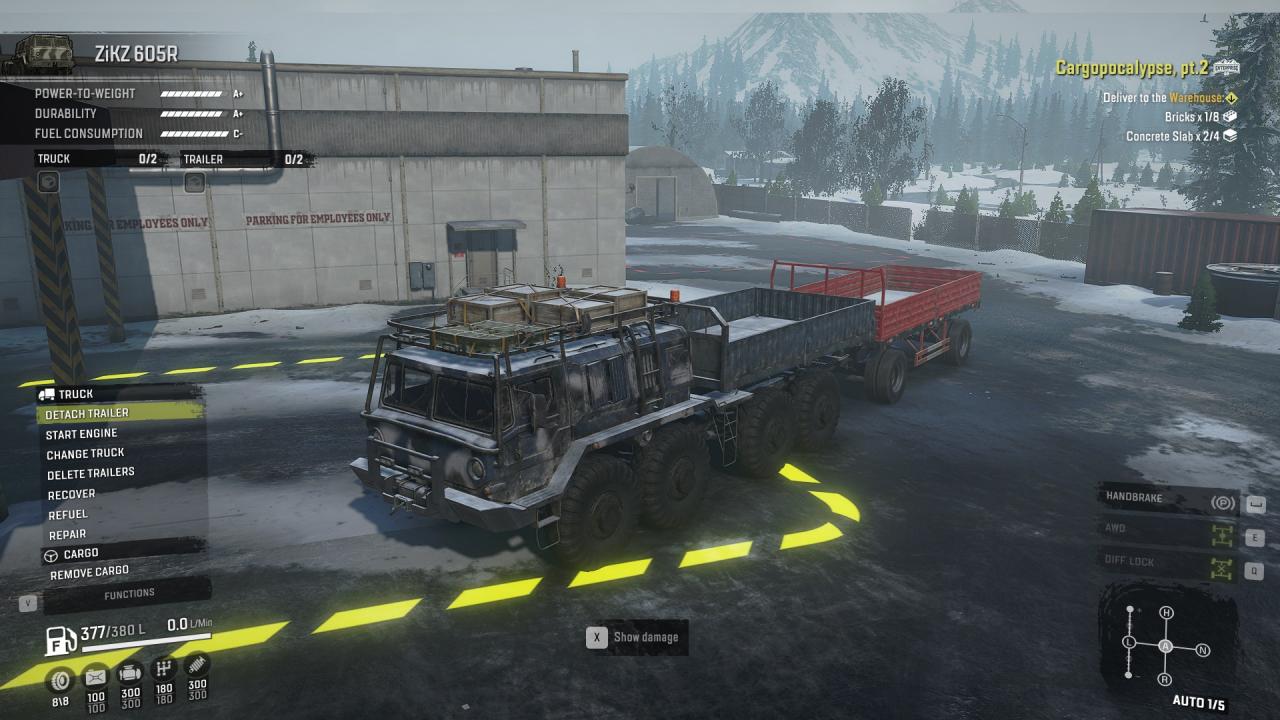
Task: Click the Show damage prompt label
Action: coord(645,637)
